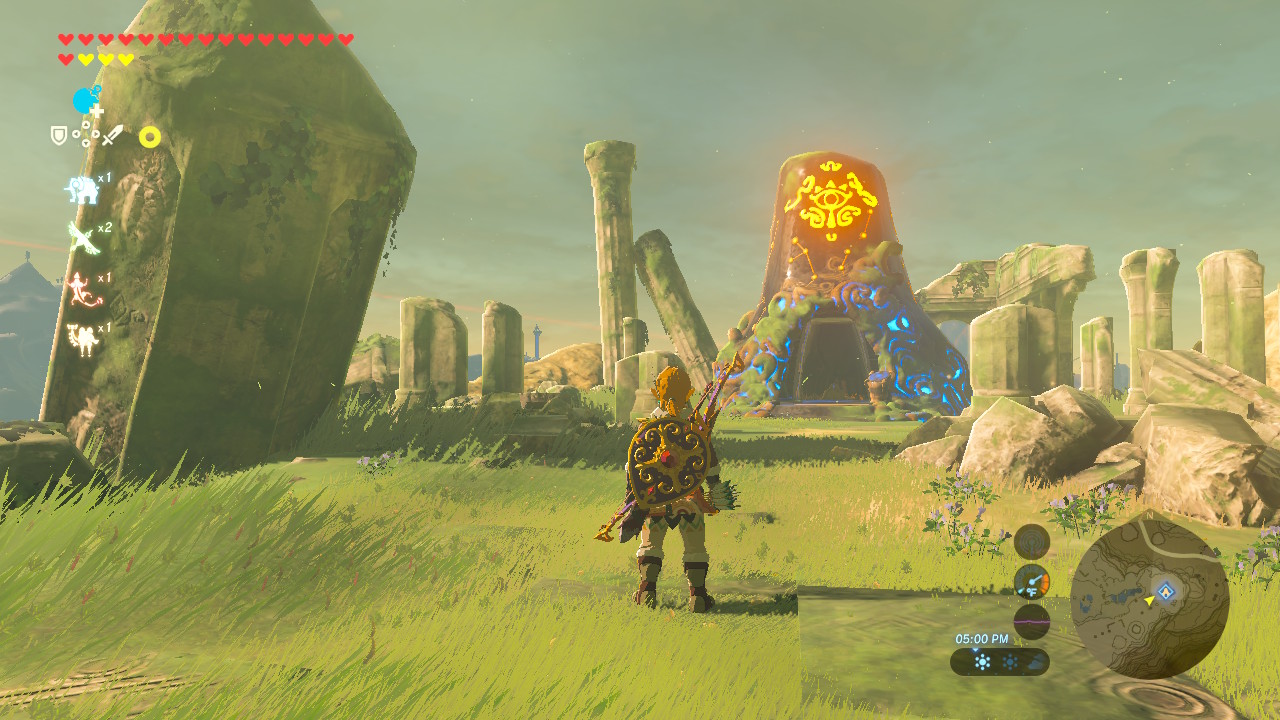
Task: Click the yellow ring icon
Action: point(150,137)
